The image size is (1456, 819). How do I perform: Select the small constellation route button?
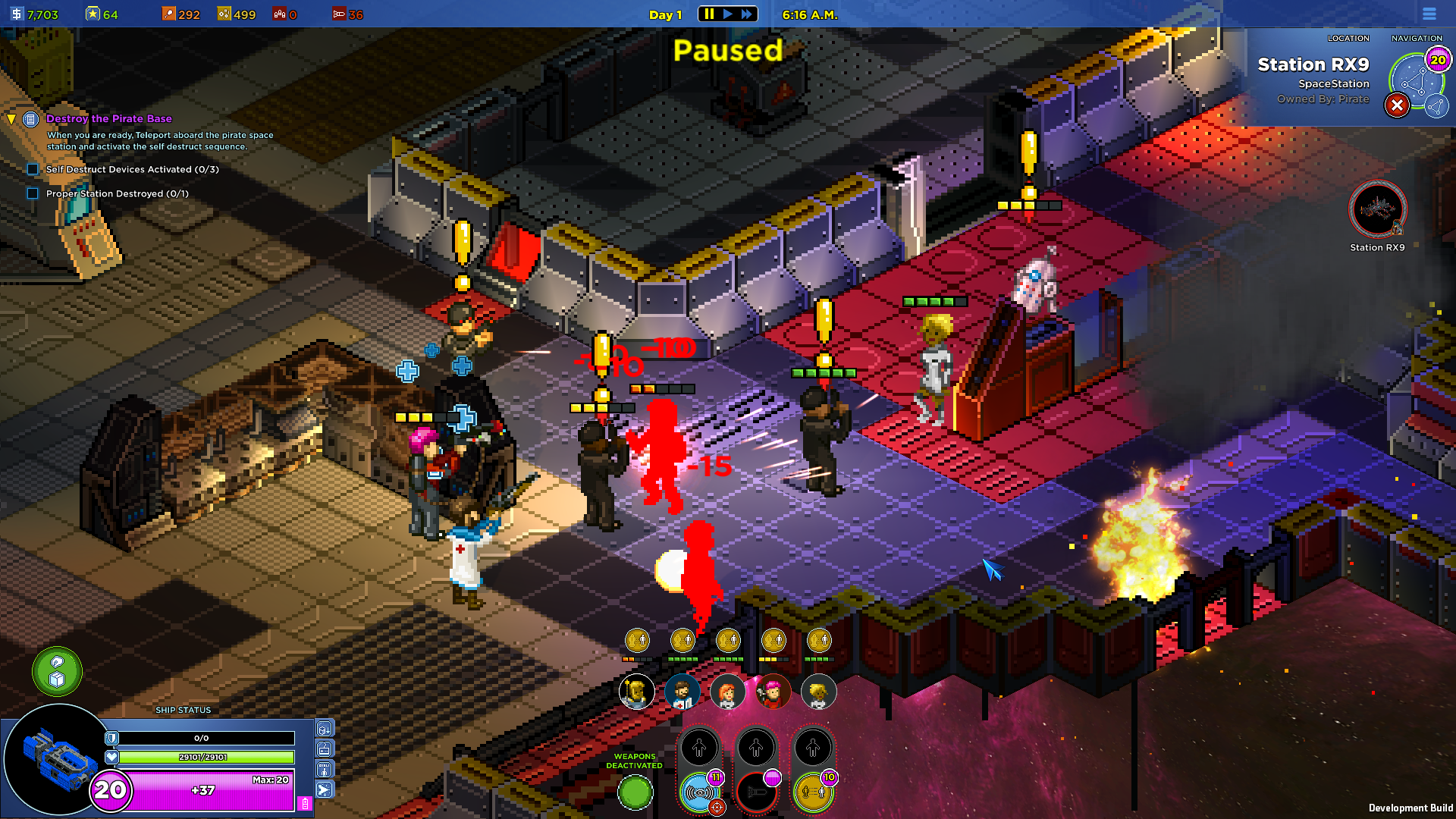pos(1436,106)
